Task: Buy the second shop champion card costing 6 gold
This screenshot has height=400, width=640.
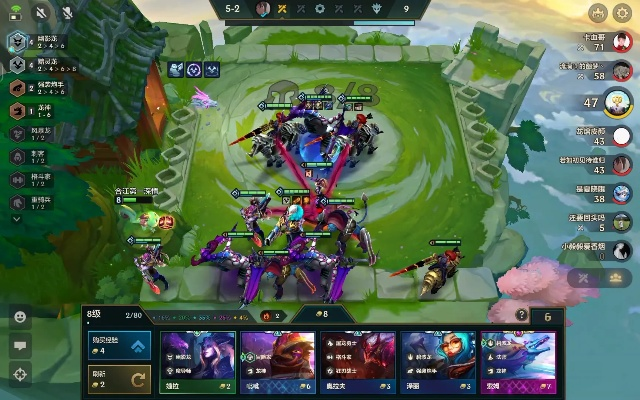Action: [x=277, y=362]
